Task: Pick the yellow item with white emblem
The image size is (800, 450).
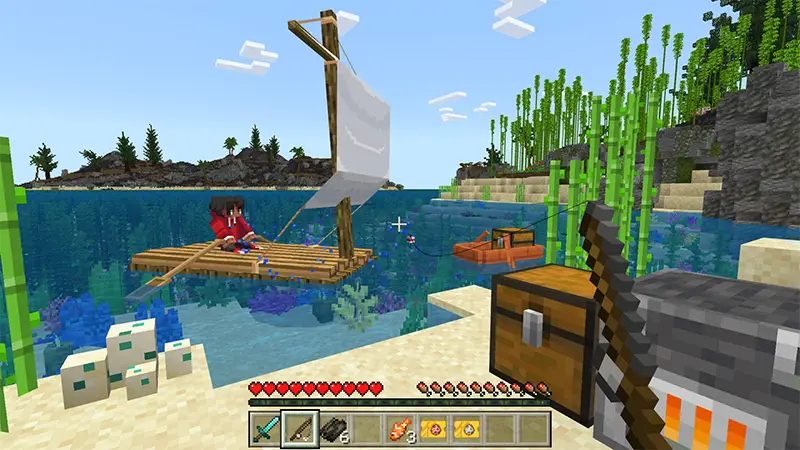Action: click(x=468, y=430)
